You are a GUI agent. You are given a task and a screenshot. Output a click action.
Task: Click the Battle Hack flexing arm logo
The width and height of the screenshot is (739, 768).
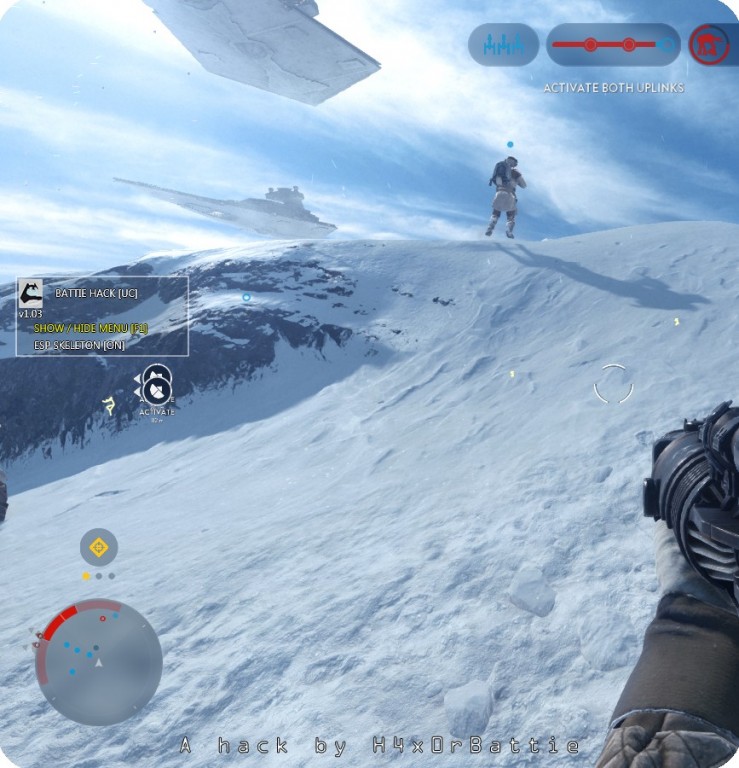tap(30, 294)
